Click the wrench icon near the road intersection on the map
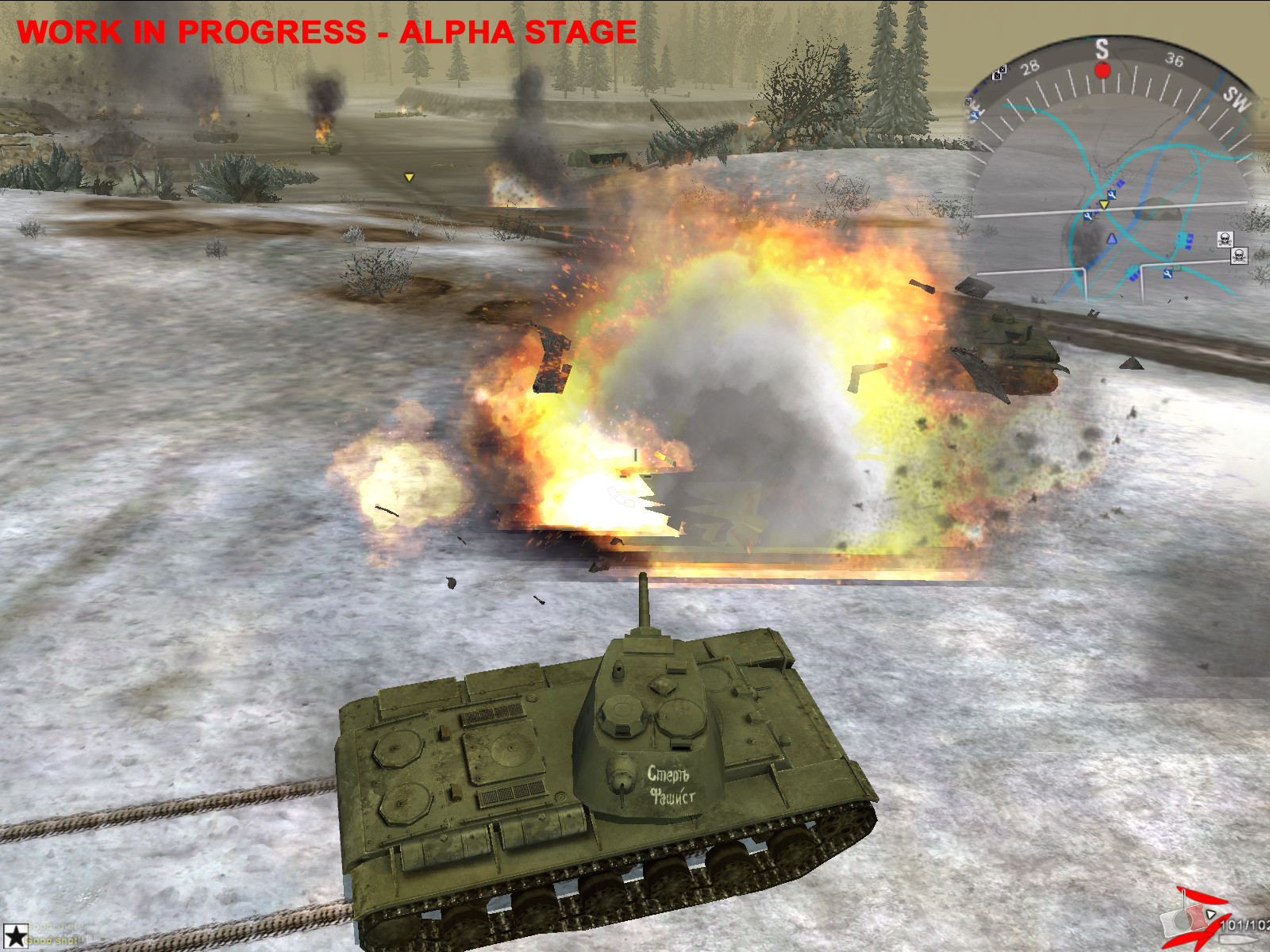The width and height of the screenshot is (1270, 952). pos(1168,274)
